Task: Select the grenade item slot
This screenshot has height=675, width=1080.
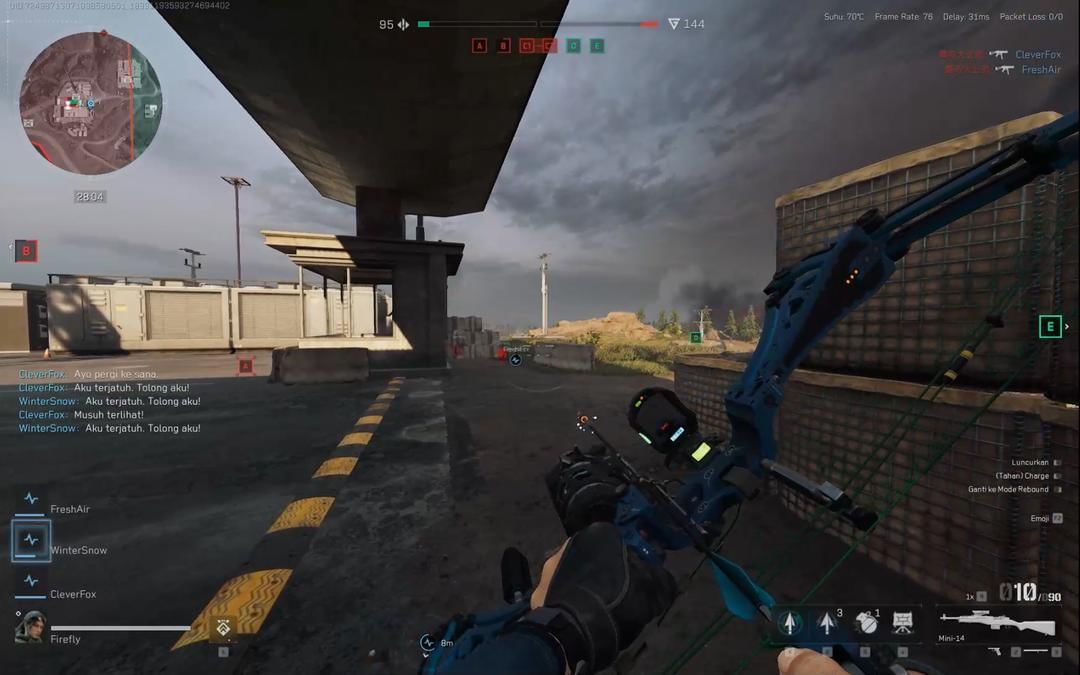Action: click(x=866, y=623)
